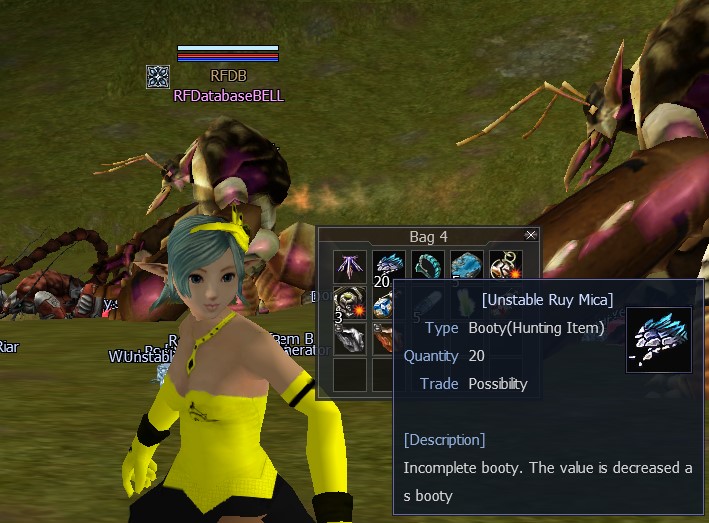
Task: Select the purple tassel item slot
Action: pos(350,266)
